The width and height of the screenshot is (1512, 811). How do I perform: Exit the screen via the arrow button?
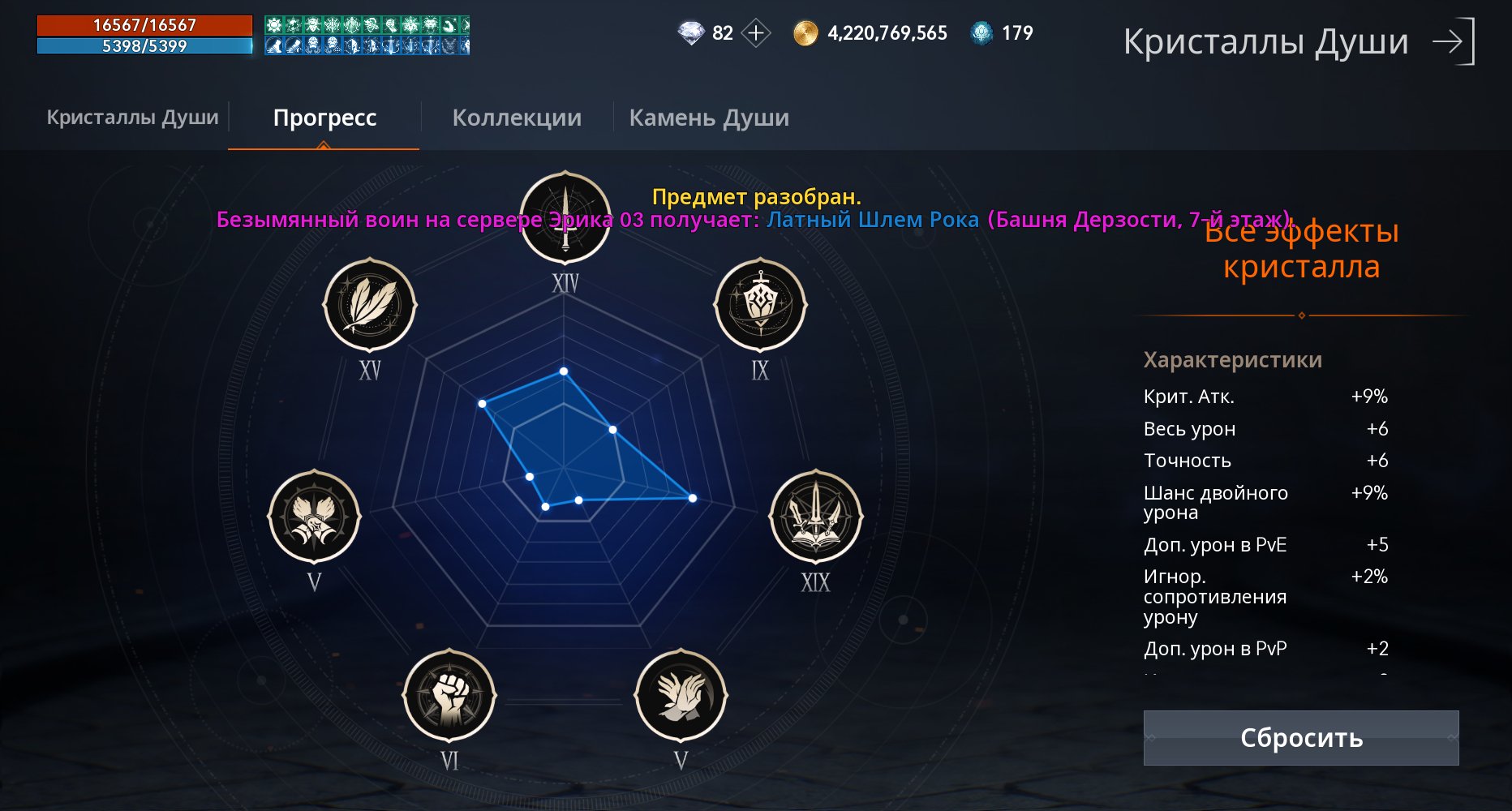(1454, 41)
